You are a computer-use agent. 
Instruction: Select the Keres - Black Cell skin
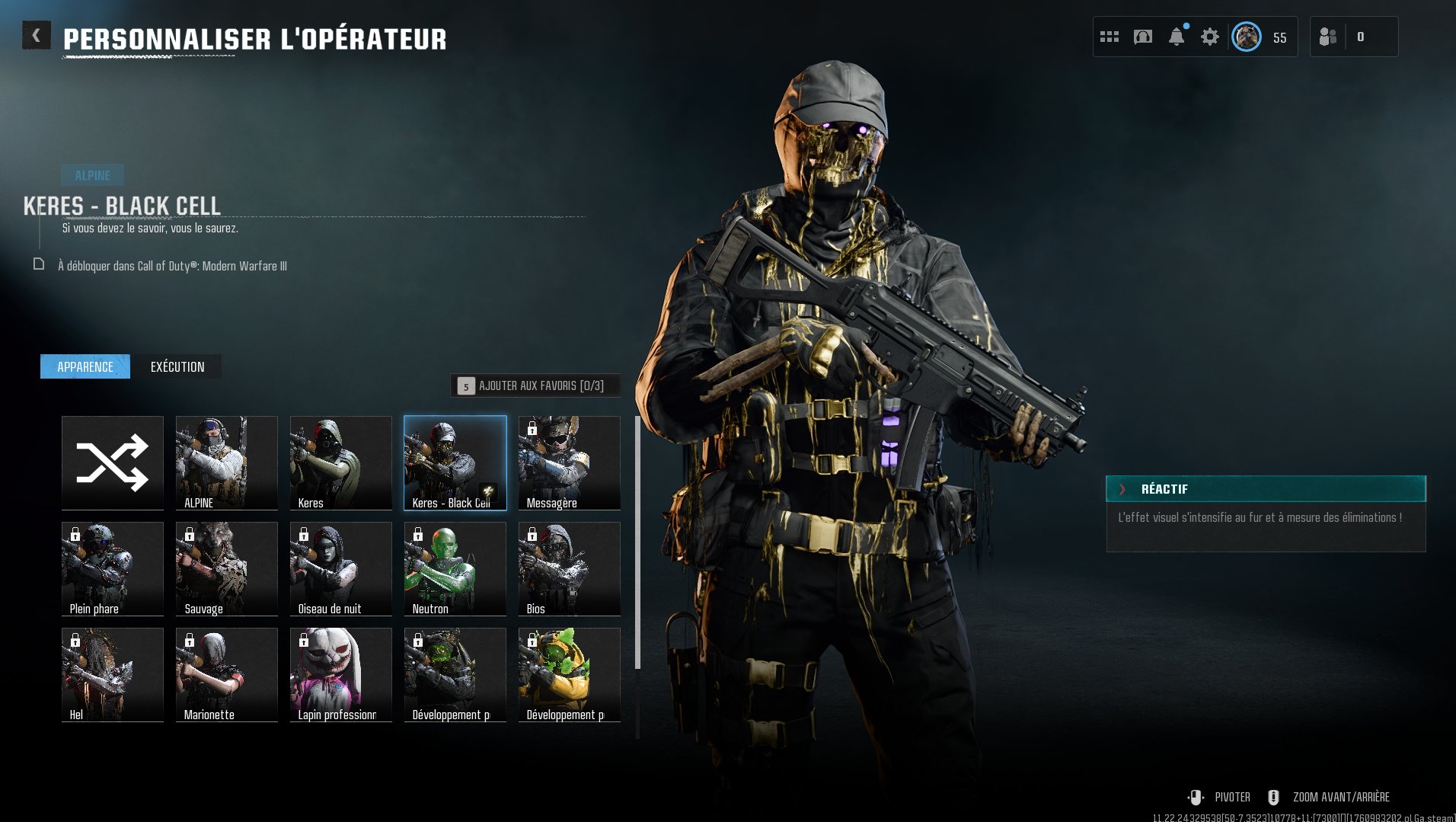click(x=455, y=462)
